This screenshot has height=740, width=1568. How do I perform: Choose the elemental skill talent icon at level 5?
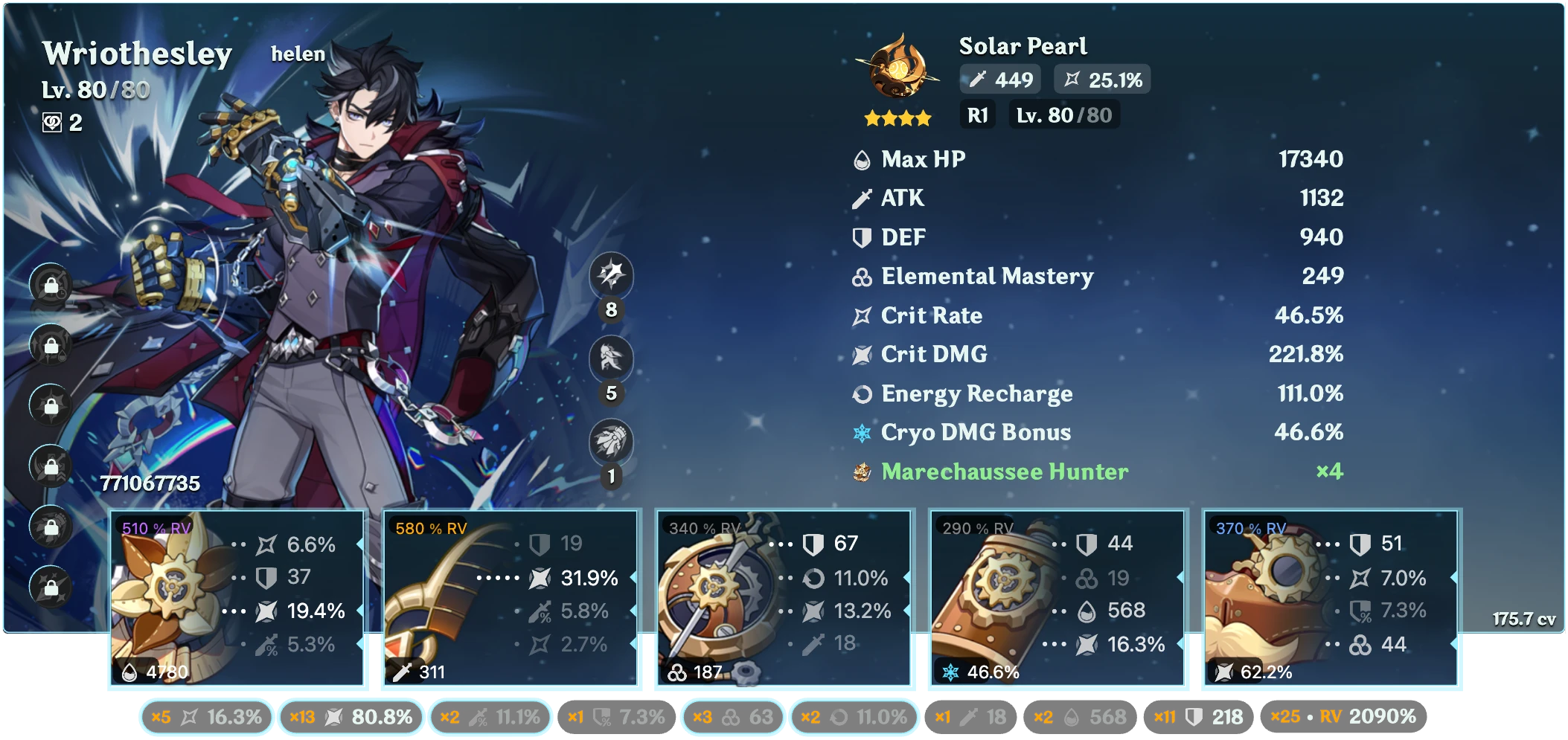tap(611, 358)
